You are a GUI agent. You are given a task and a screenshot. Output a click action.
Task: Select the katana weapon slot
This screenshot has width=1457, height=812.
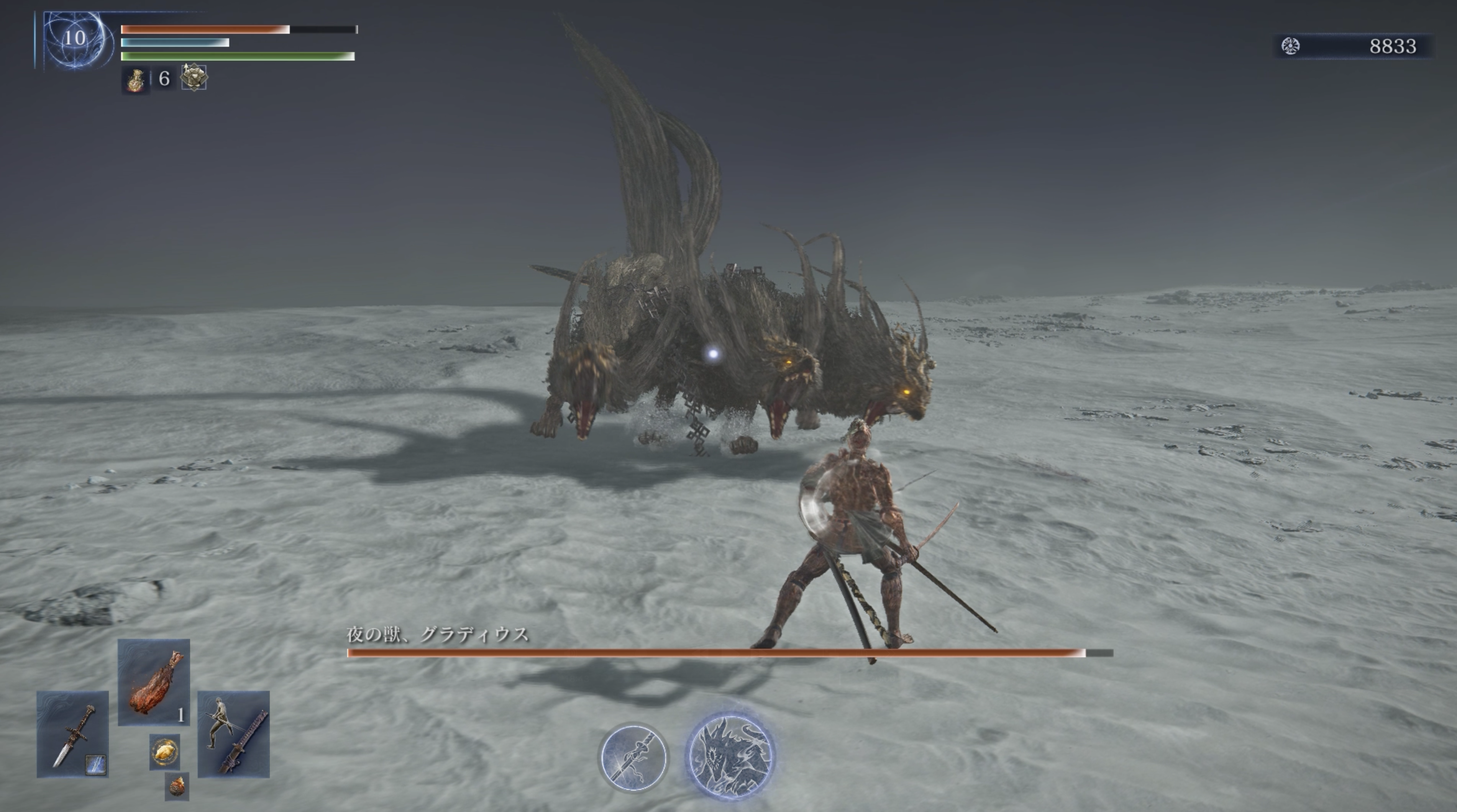point(234,733)
